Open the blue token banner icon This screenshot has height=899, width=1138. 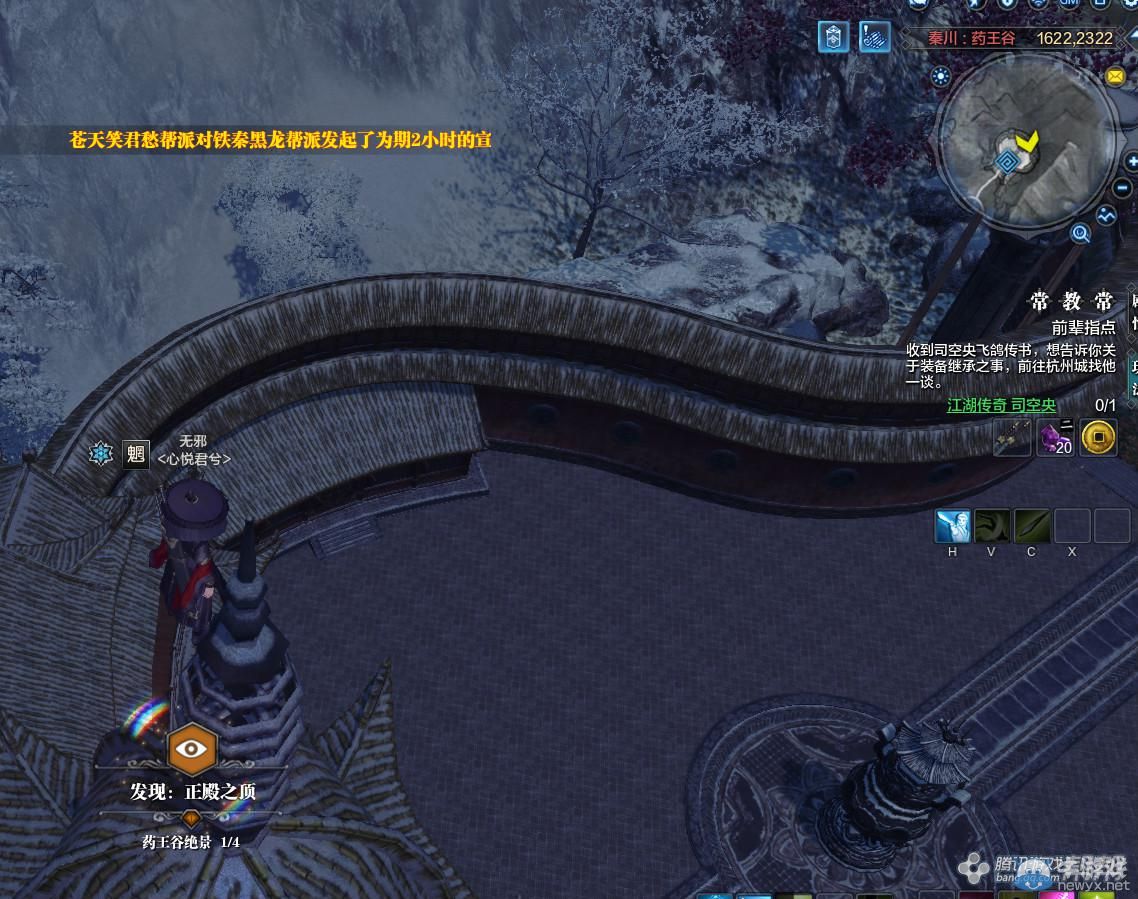833,37
